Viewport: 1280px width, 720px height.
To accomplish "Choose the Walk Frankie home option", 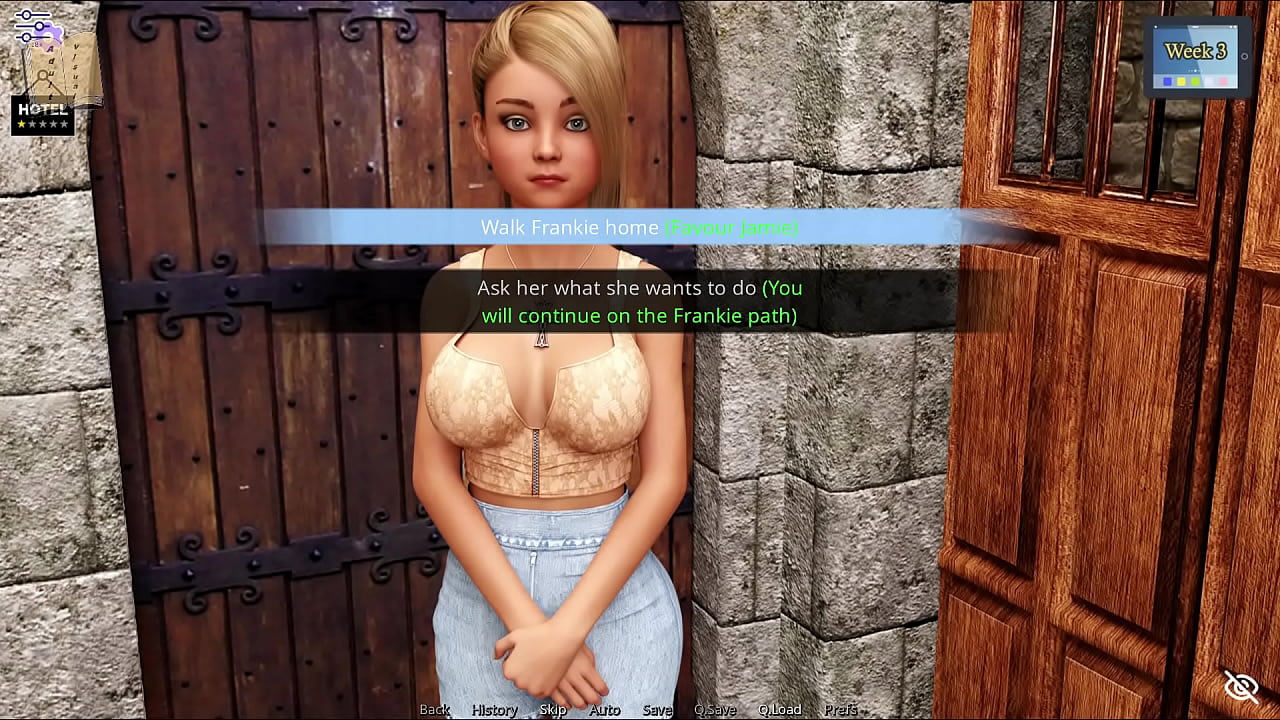I will click(639, 228).
